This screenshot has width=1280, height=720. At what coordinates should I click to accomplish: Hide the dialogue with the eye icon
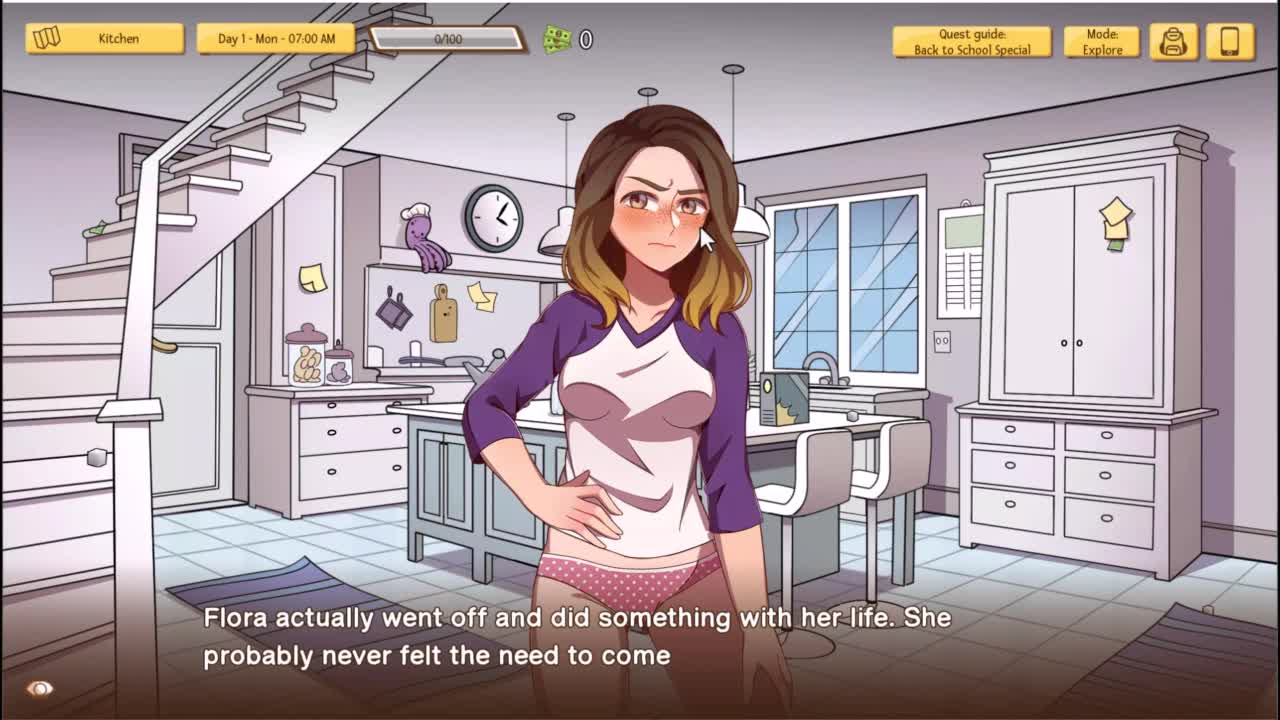(40, 689)
